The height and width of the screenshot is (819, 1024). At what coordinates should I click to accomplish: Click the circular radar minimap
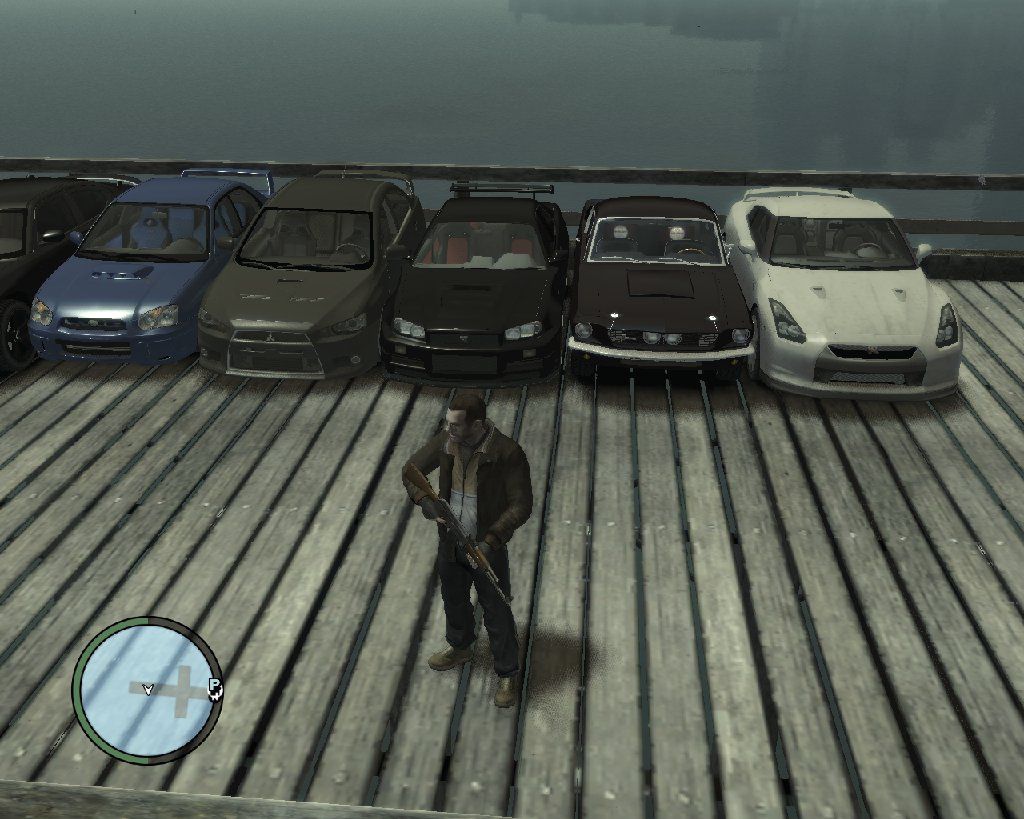click(x=147, y=690)
